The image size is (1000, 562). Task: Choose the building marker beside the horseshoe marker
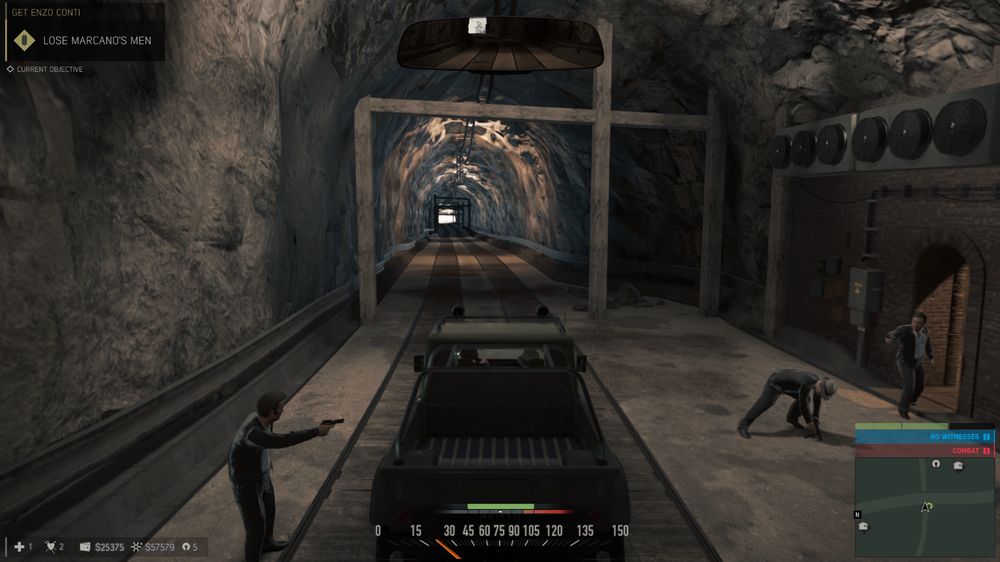click(957, 465)
